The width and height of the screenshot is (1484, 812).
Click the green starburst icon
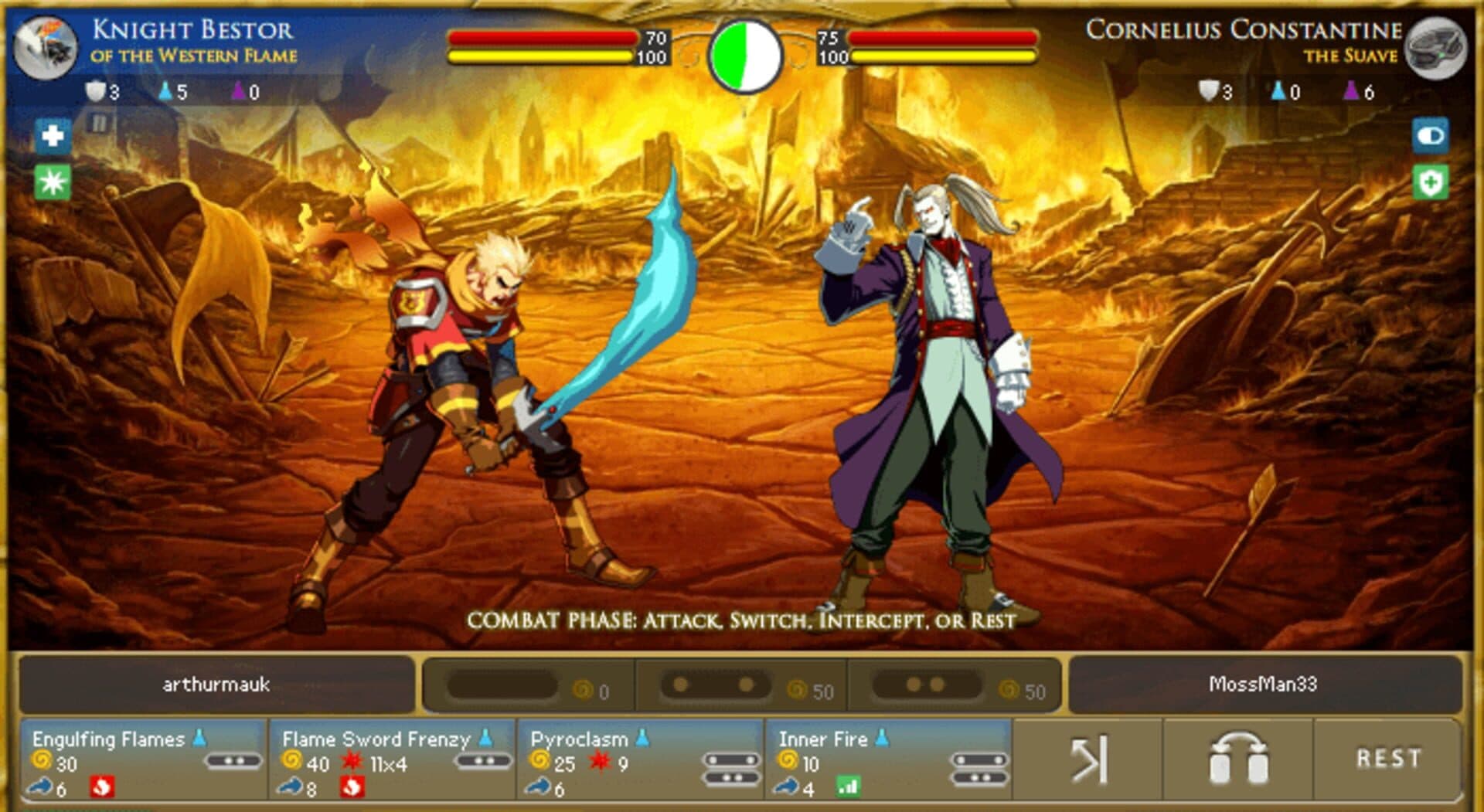point(53,182)
